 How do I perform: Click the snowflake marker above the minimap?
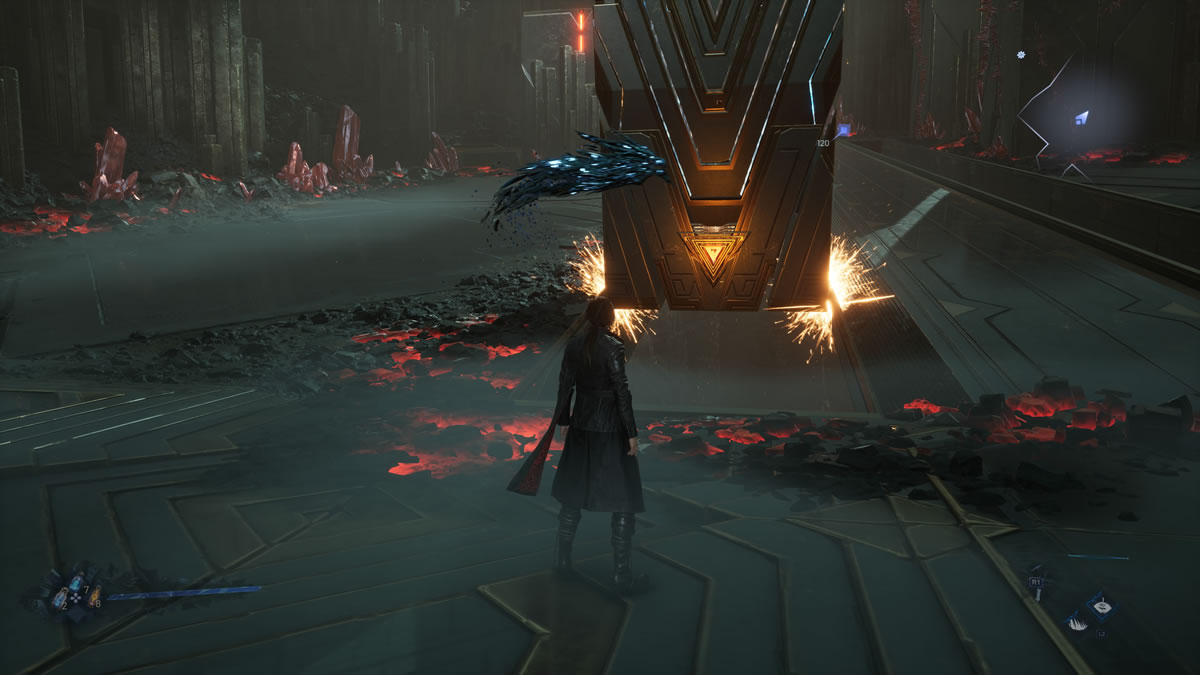click(1020, 55)
